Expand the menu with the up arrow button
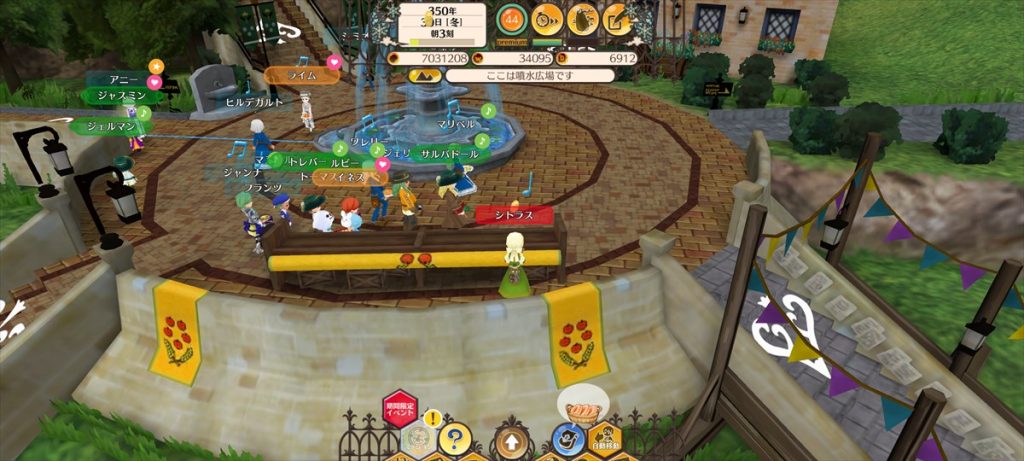This screenshot has height=461, width=1024. coord(512,439)
